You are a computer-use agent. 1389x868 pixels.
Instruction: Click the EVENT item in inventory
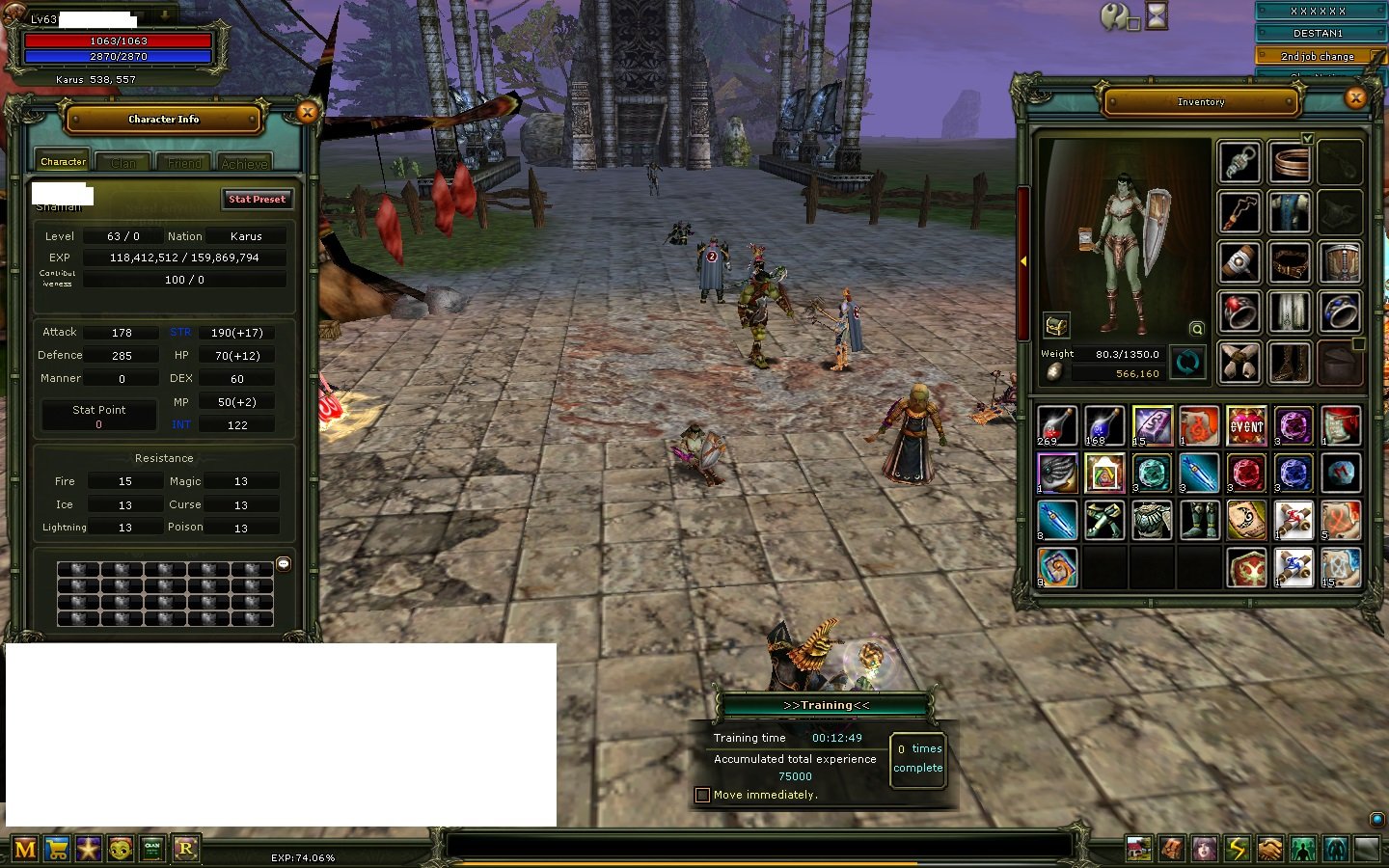pos(1245,425)
